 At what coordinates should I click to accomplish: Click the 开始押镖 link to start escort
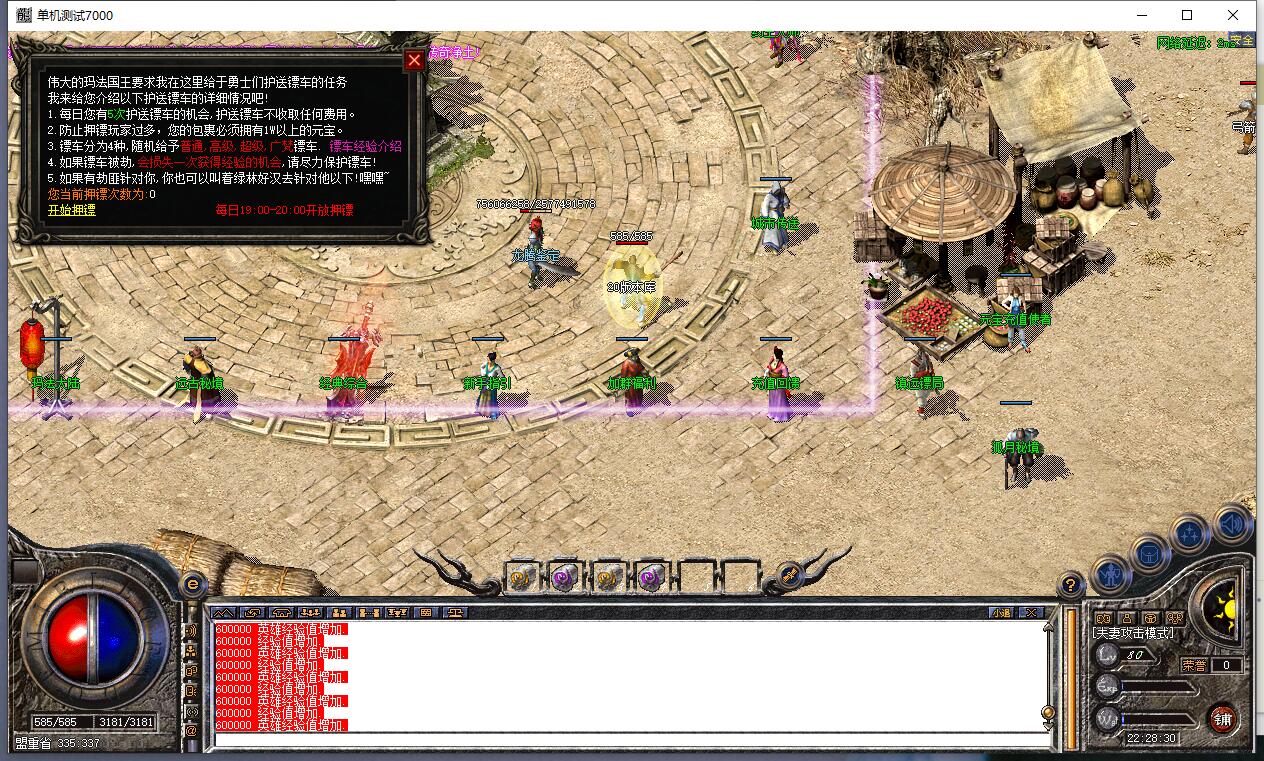pos(72,210)
